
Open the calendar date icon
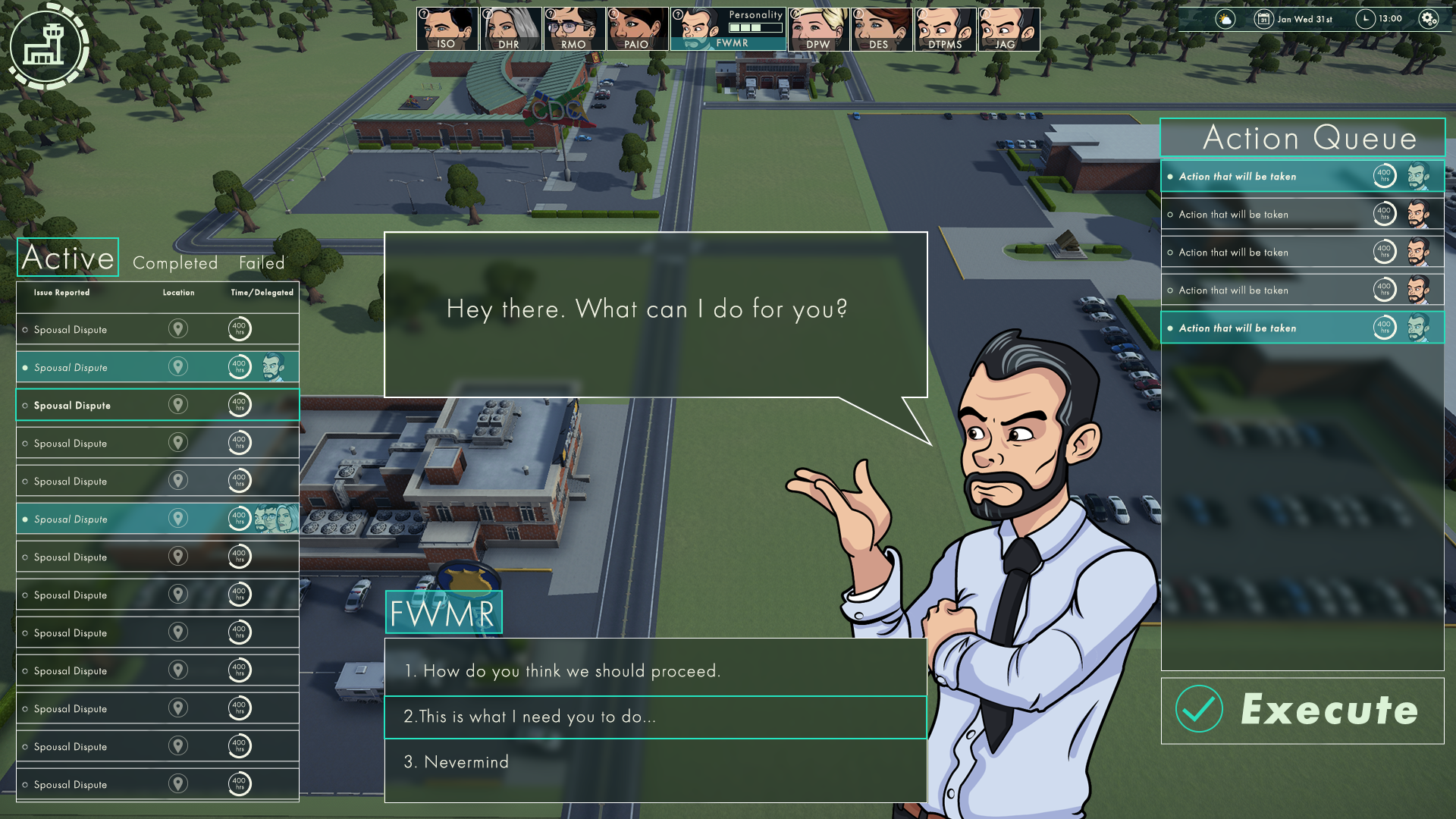pos(1263,19)
